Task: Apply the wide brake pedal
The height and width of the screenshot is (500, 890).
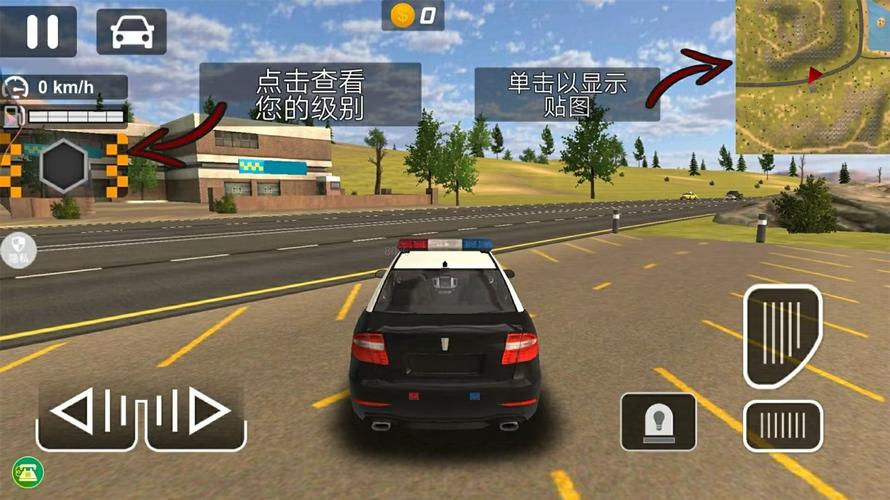Action: pos(782,426)
